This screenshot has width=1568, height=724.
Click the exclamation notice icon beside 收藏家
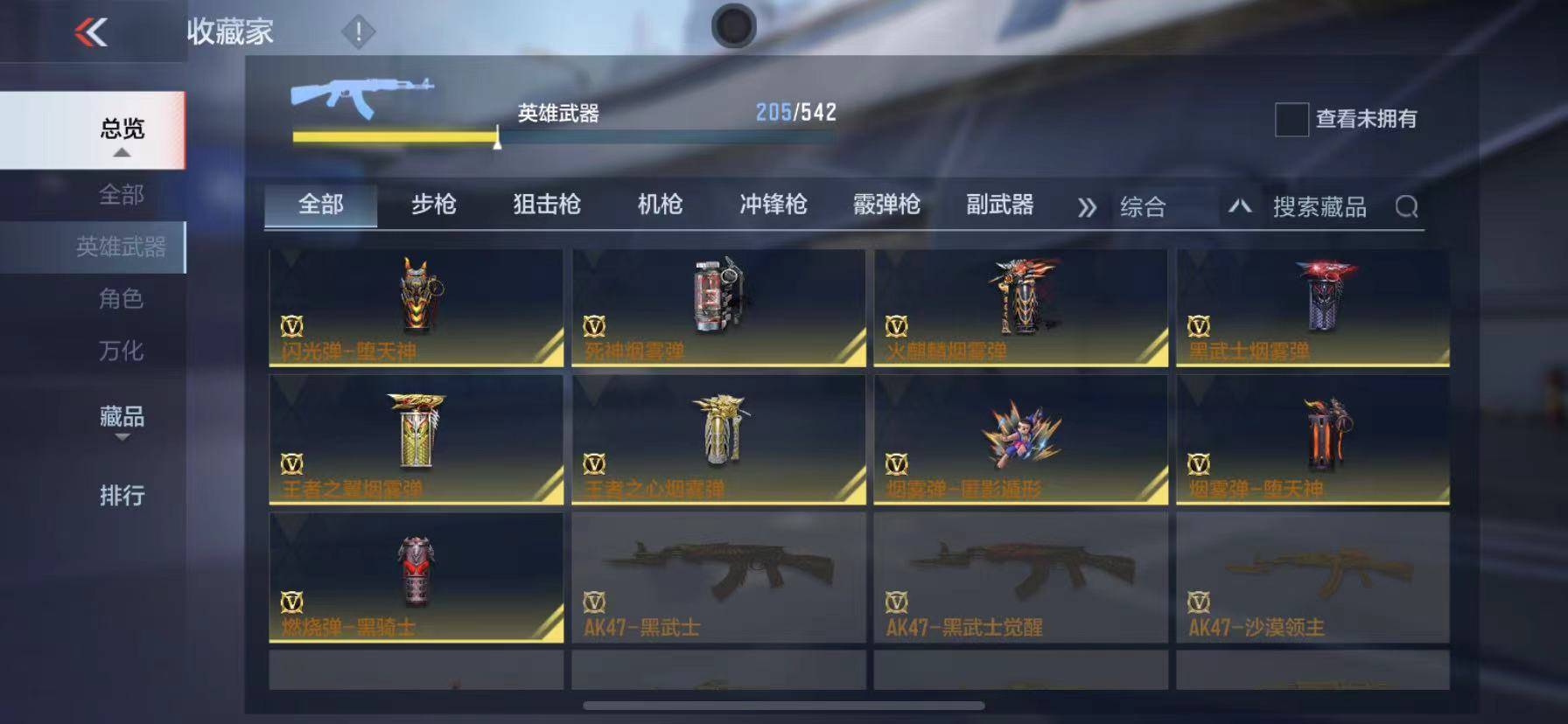[356, 31]
